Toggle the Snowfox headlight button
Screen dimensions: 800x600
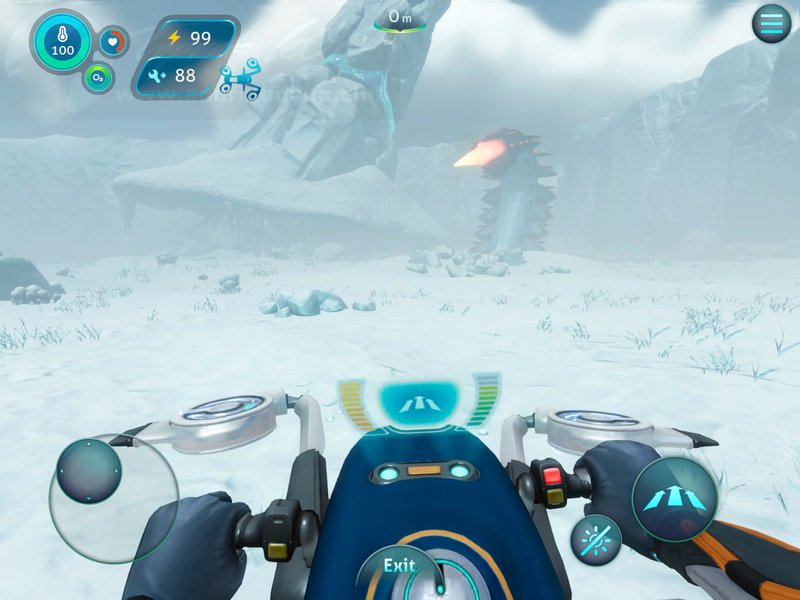tap(596, 540)
